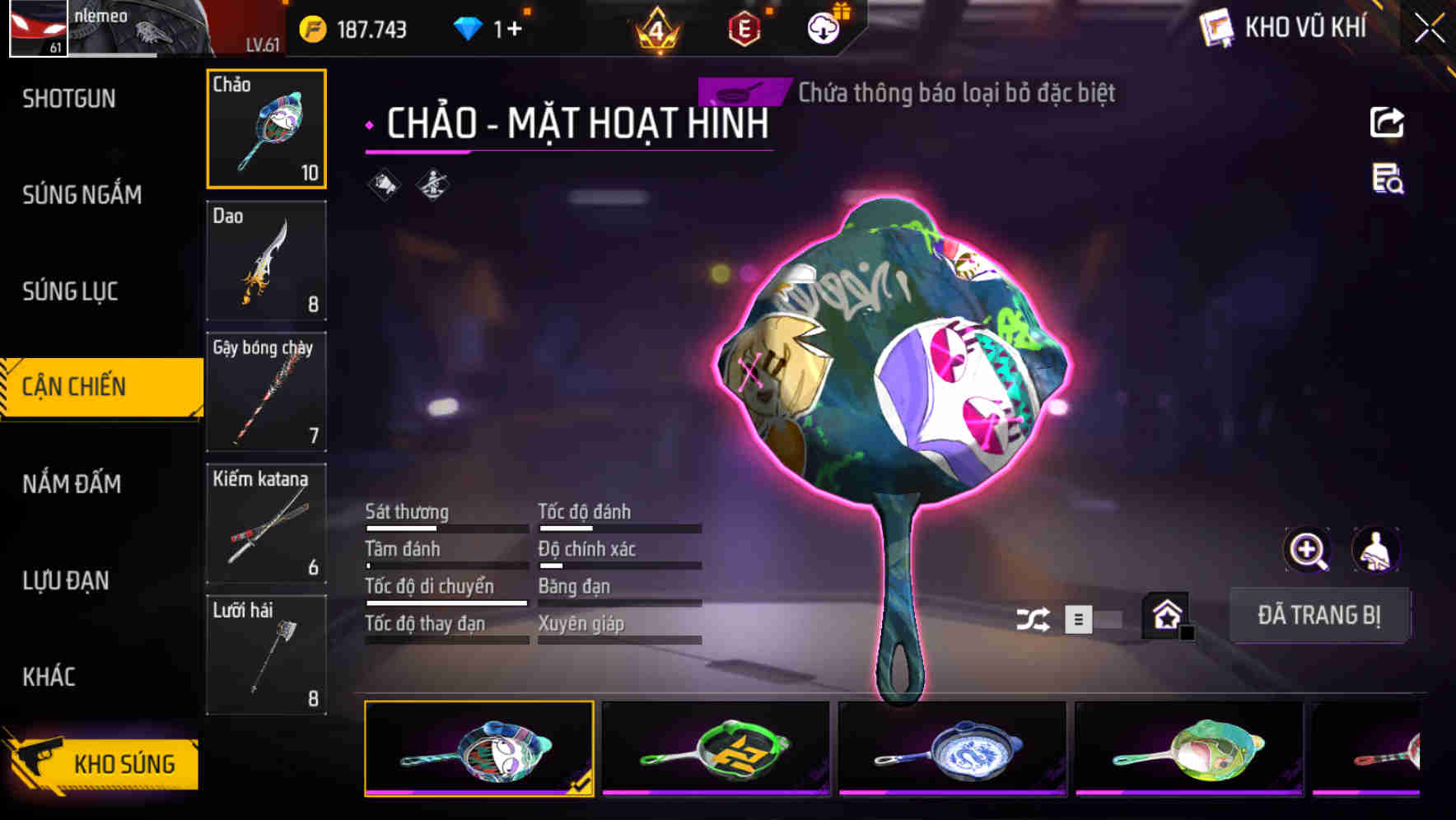Open the SÚNG NGẮM weapon category

pos(82,194)
